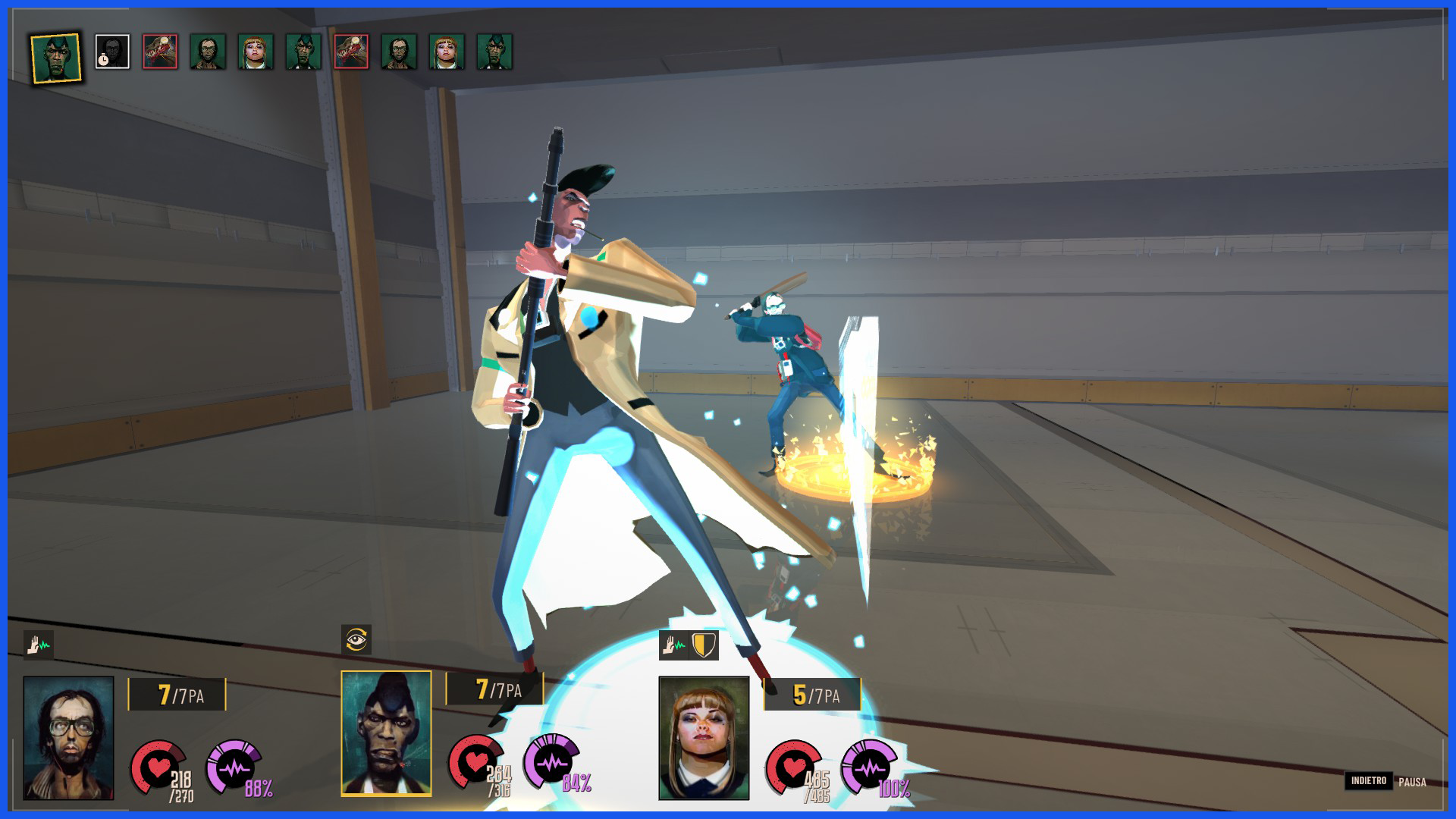Click the INDIETRO back button
This screenshot has width=1456, height=819.
(x=1368, y=780)
